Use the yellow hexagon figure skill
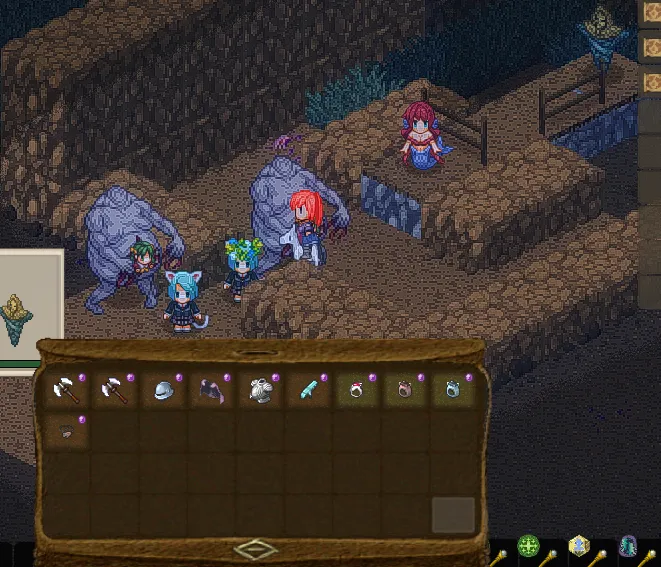This screenshot has width=661, height=567. (x=579, y=546)
